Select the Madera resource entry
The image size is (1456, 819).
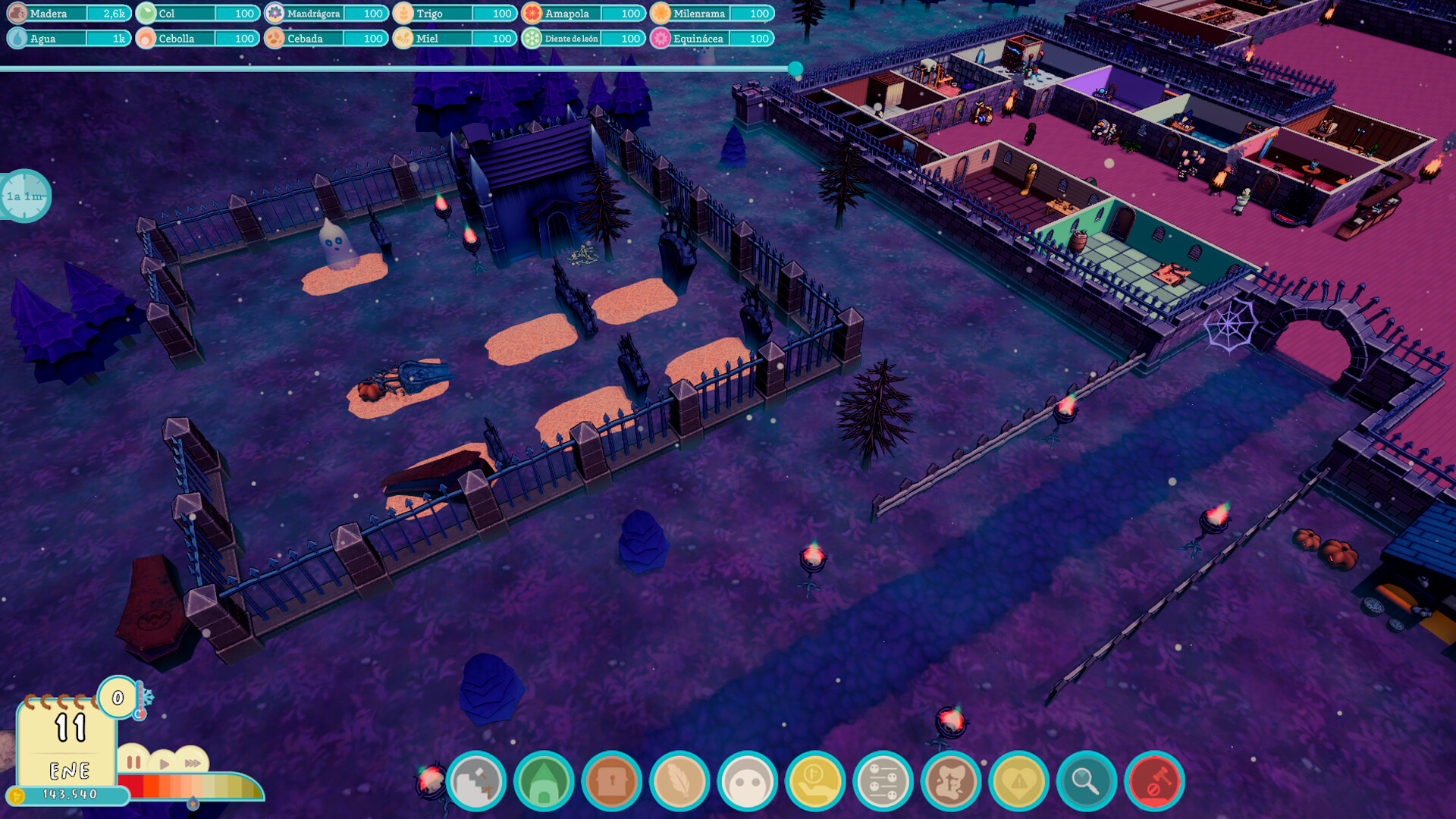coord(69,14)
